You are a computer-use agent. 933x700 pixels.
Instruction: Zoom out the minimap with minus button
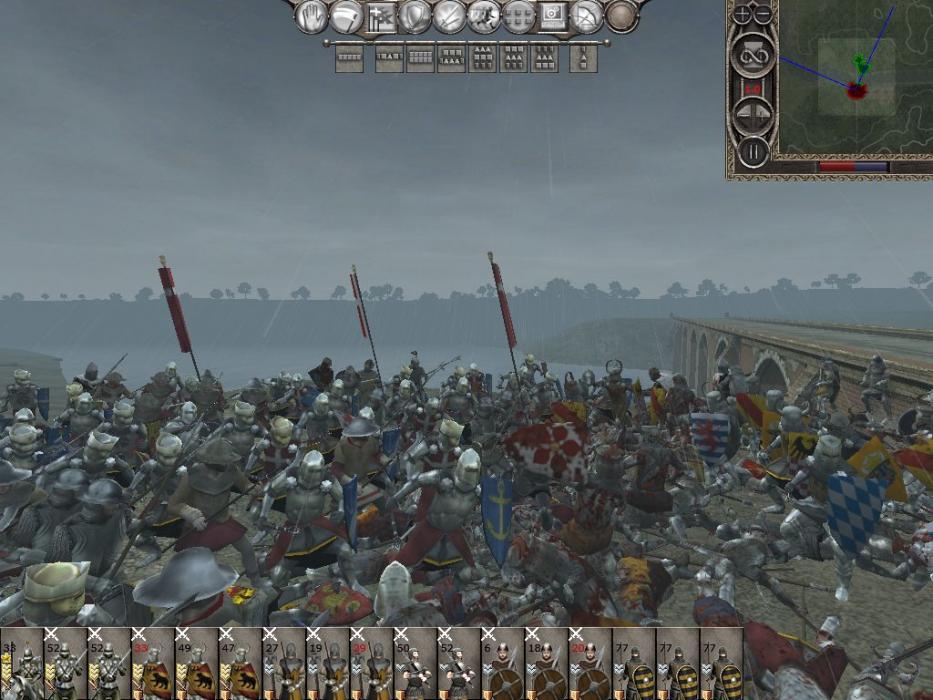(x=762, y=14)
